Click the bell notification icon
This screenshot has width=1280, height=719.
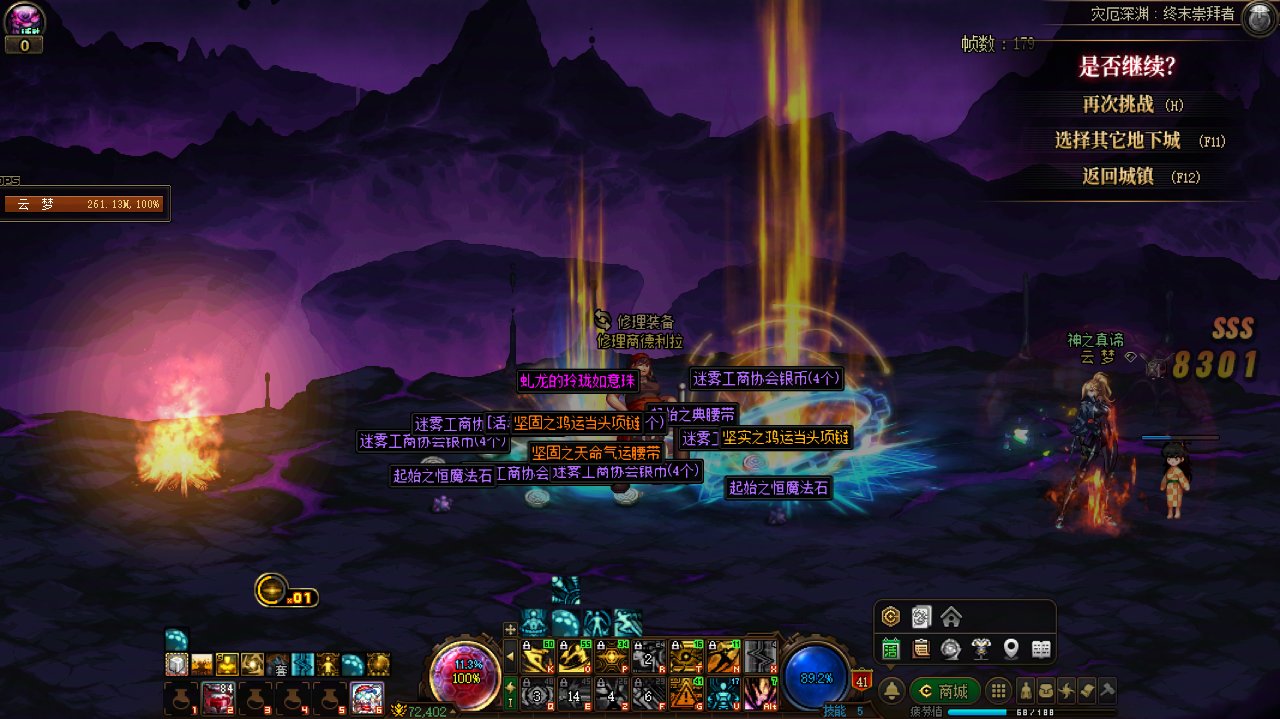[x=891, y=691]
